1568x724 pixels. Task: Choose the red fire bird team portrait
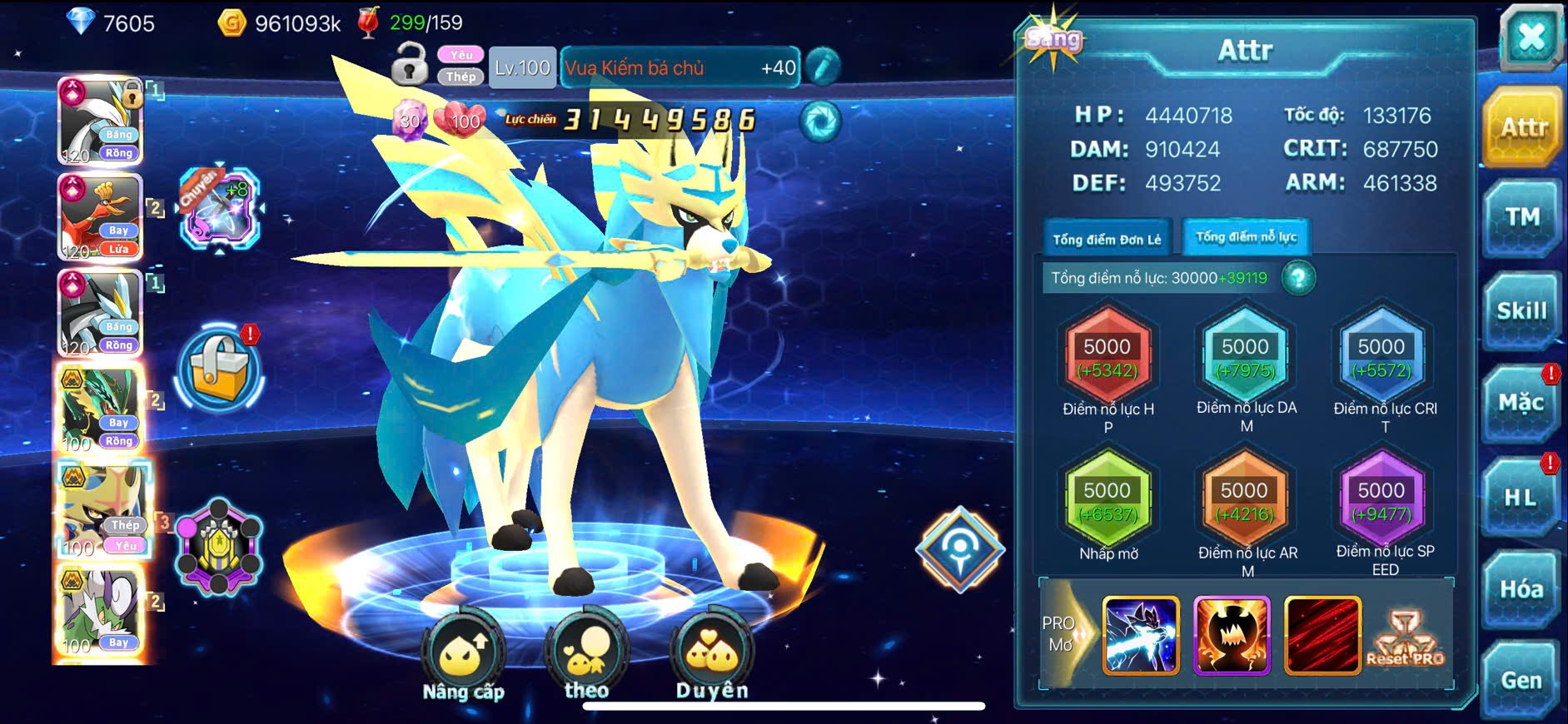(100, 217)
